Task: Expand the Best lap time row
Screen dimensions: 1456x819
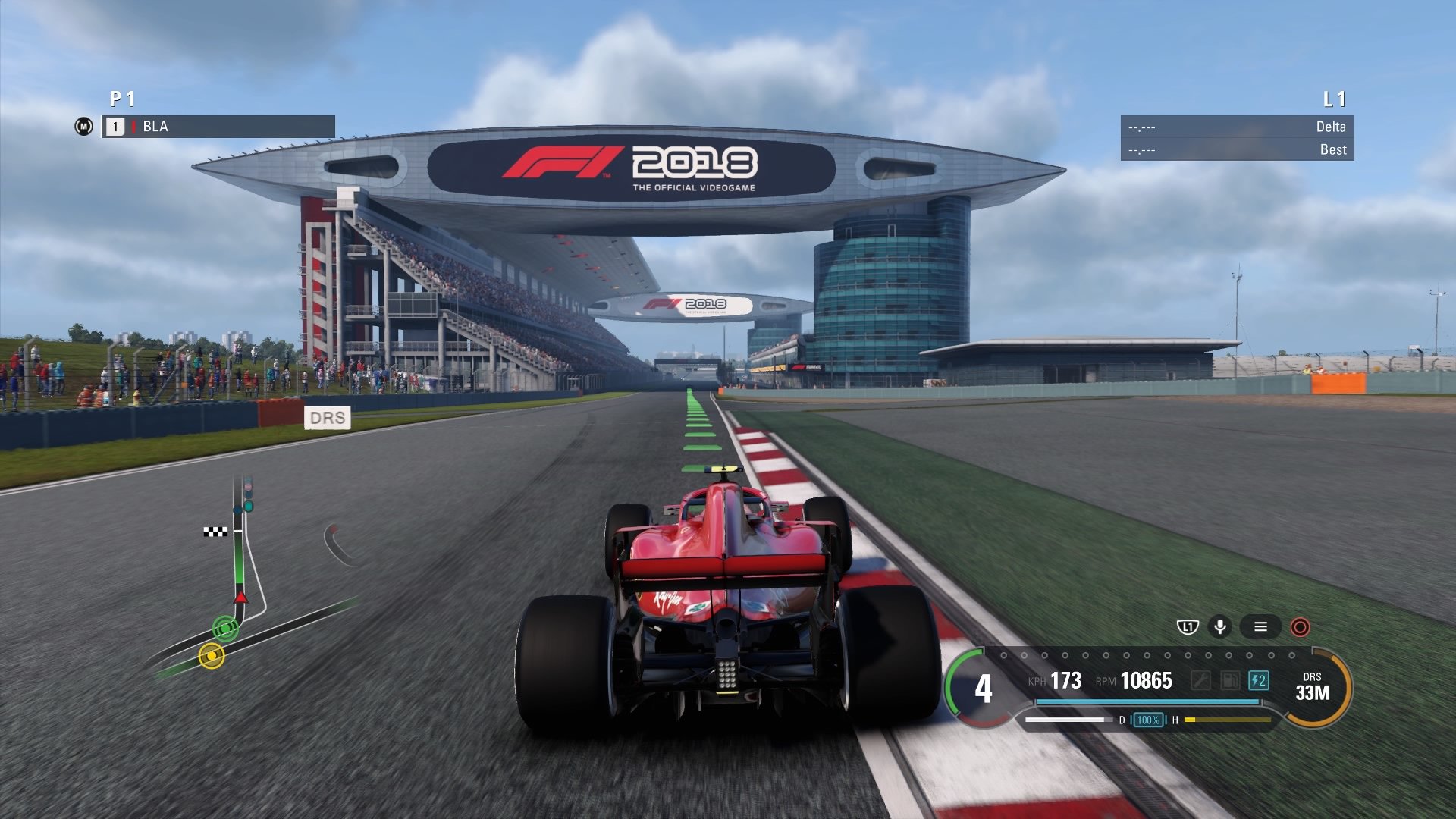Action: click(x=1236, y=149)
